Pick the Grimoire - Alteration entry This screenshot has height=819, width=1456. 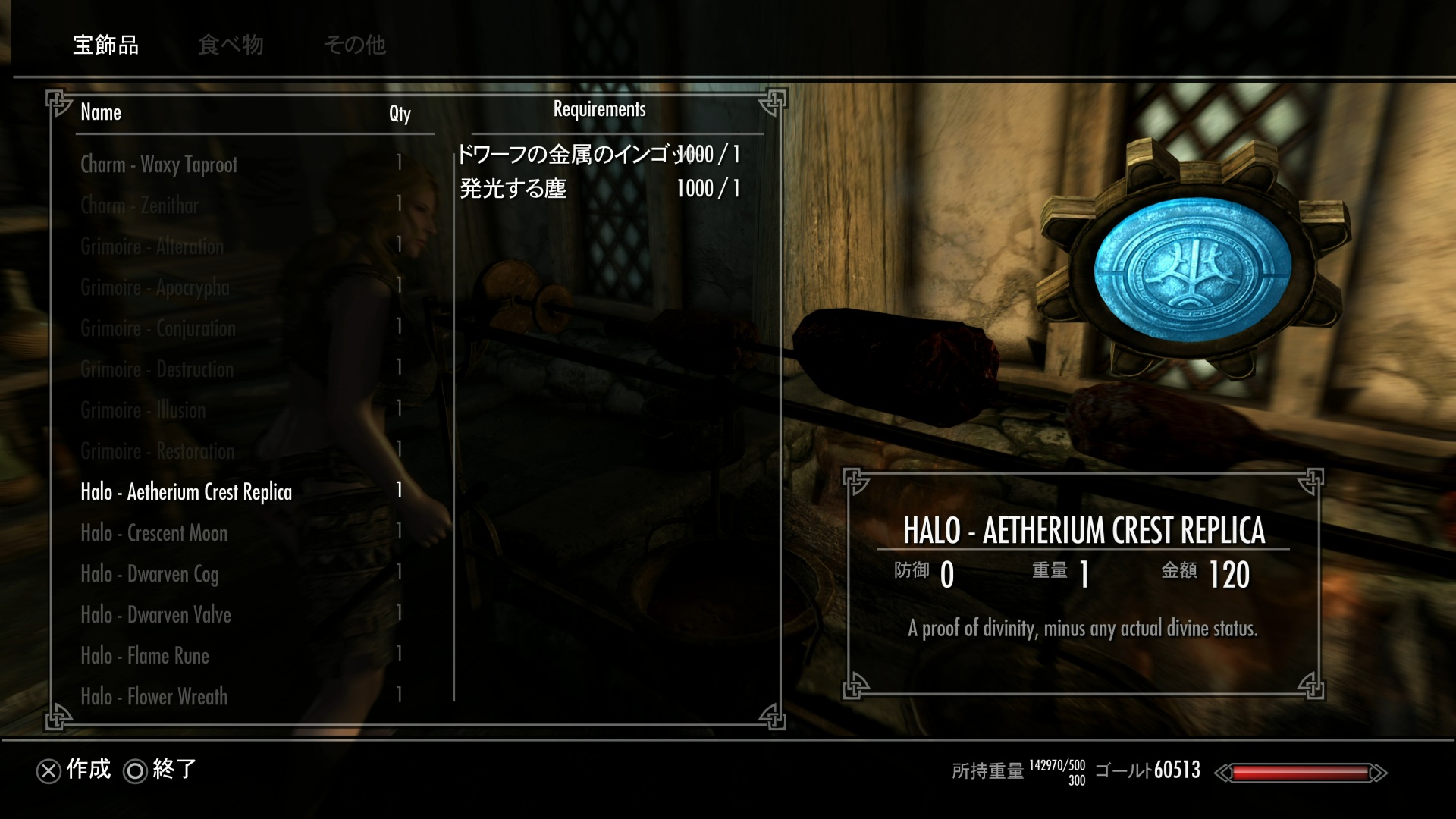tap(152, 246)
